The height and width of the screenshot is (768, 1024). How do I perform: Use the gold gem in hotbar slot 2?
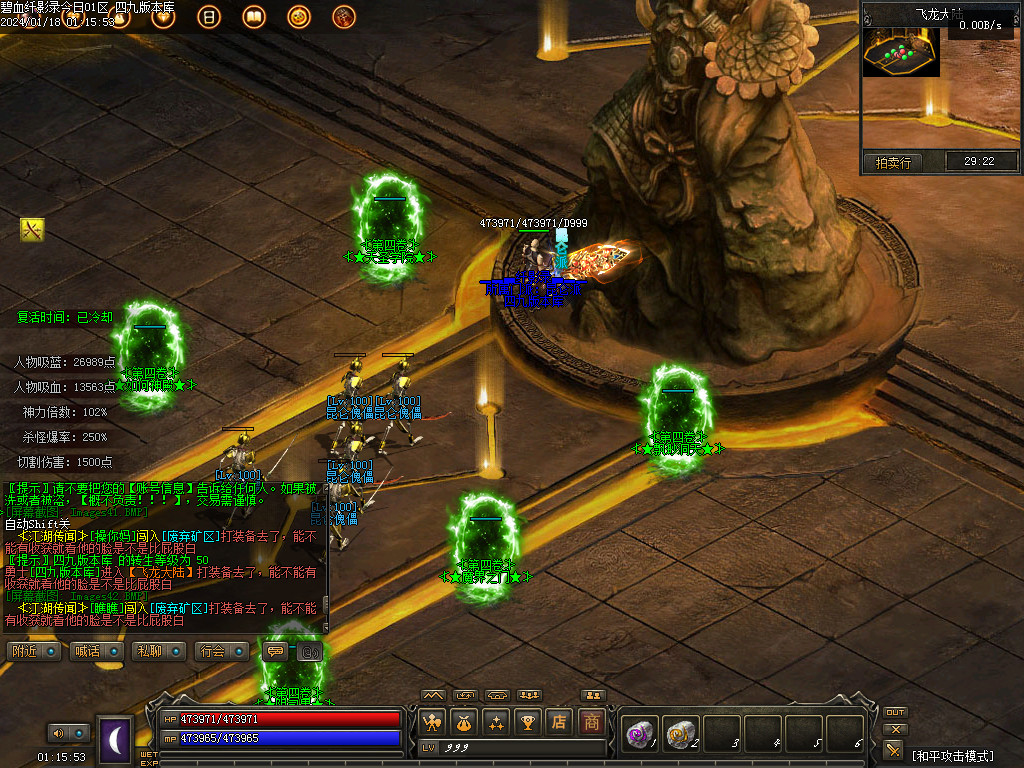680,734
